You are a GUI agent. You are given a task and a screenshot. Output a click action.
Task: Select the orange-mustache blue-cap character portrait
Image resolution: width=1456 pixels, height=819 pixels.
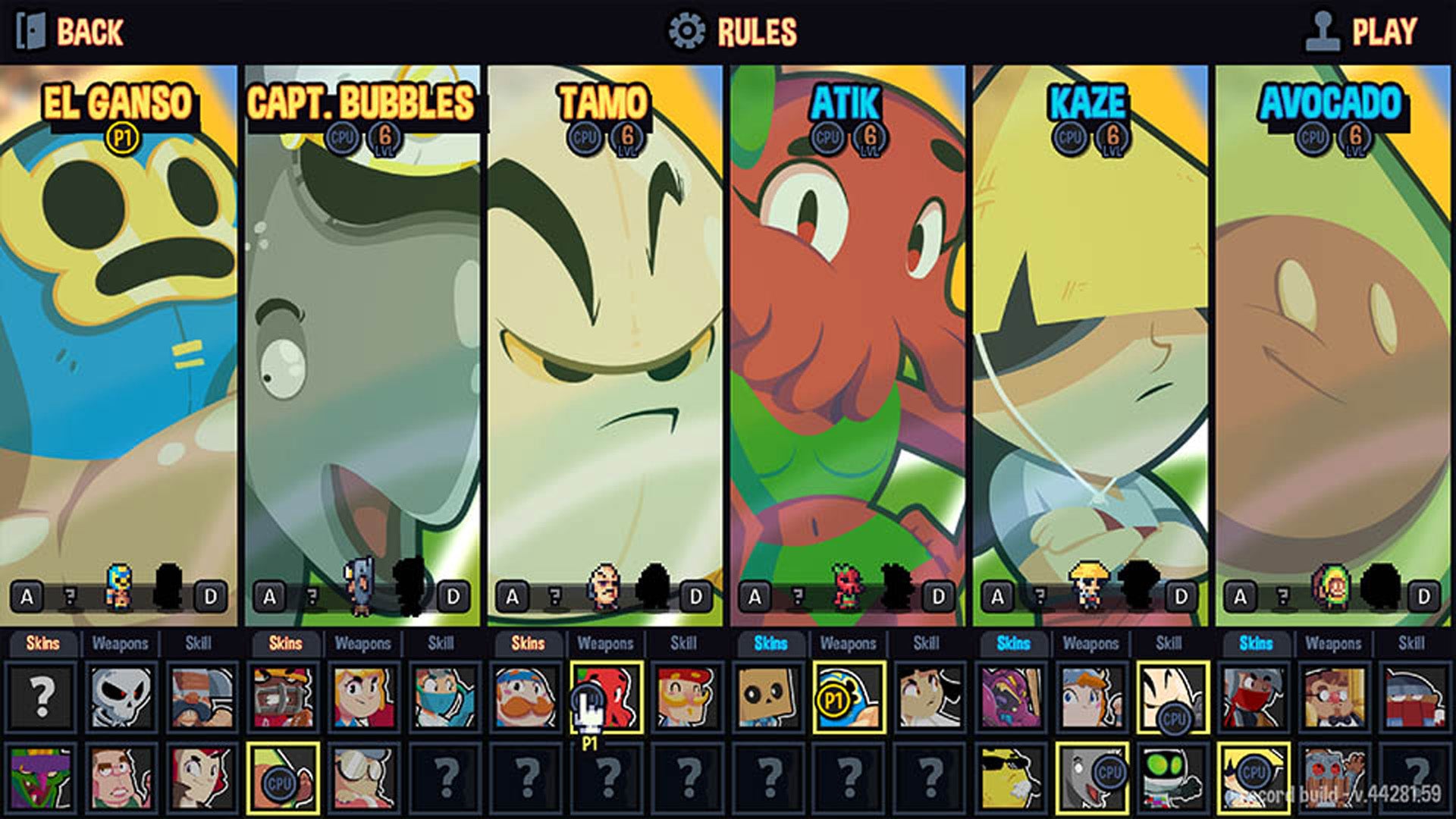[x=526, y=696]
